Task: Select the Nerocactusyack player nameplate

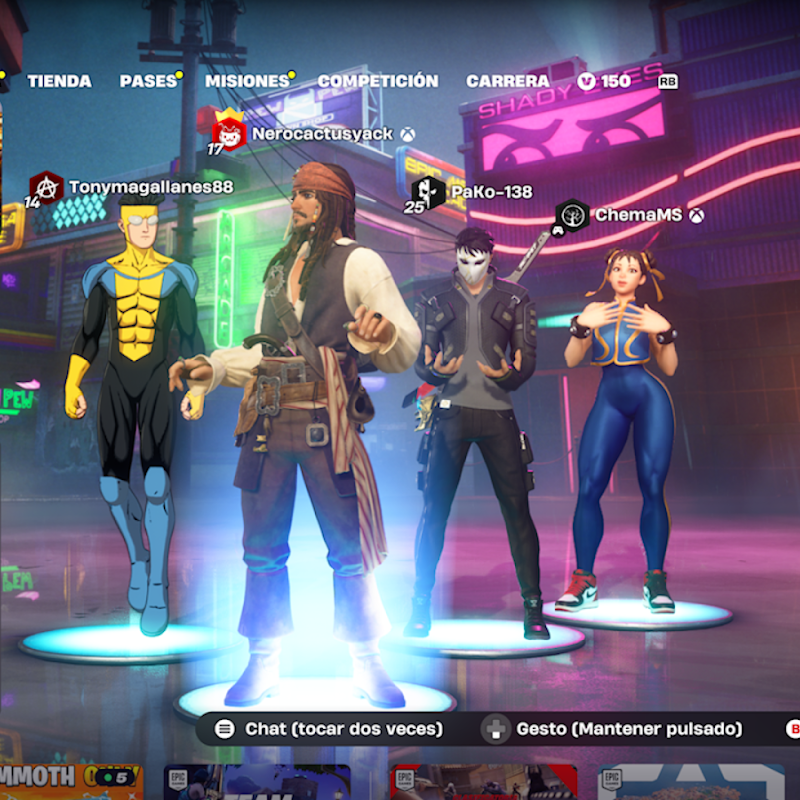Action: click(321, 133)
